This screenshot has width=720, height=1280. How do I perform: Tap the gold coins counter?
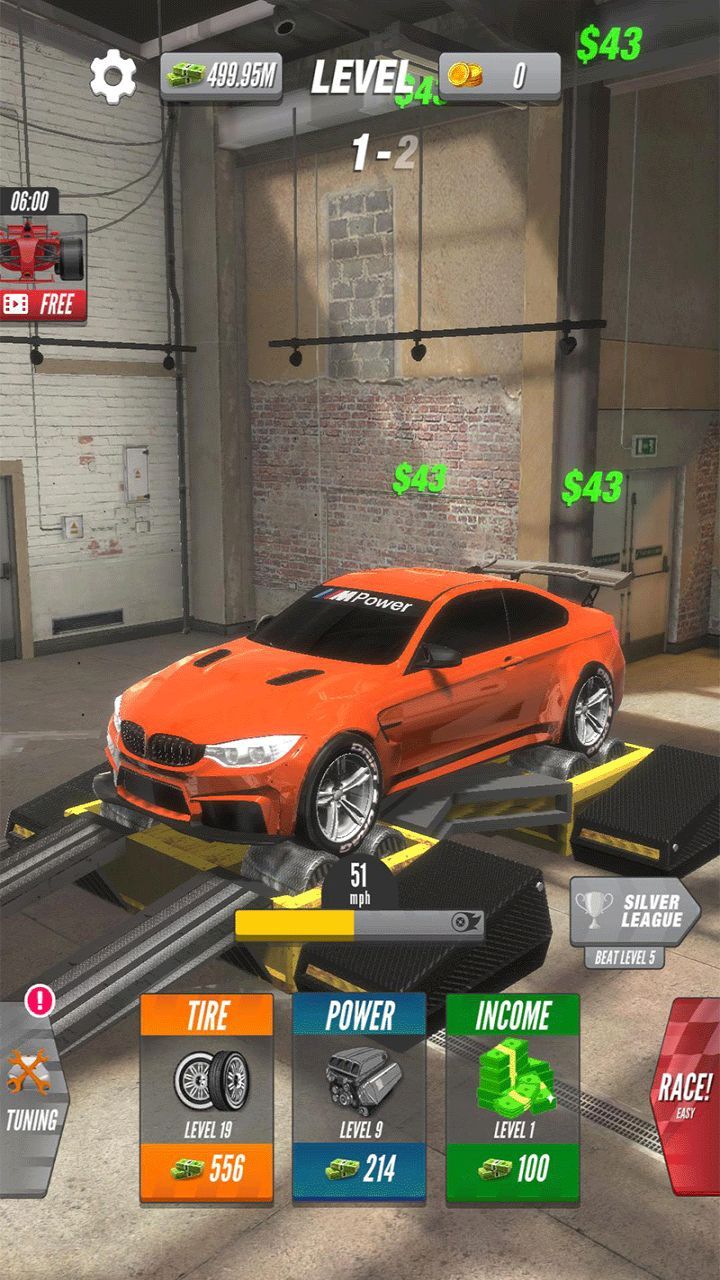[x=498, y=76]
